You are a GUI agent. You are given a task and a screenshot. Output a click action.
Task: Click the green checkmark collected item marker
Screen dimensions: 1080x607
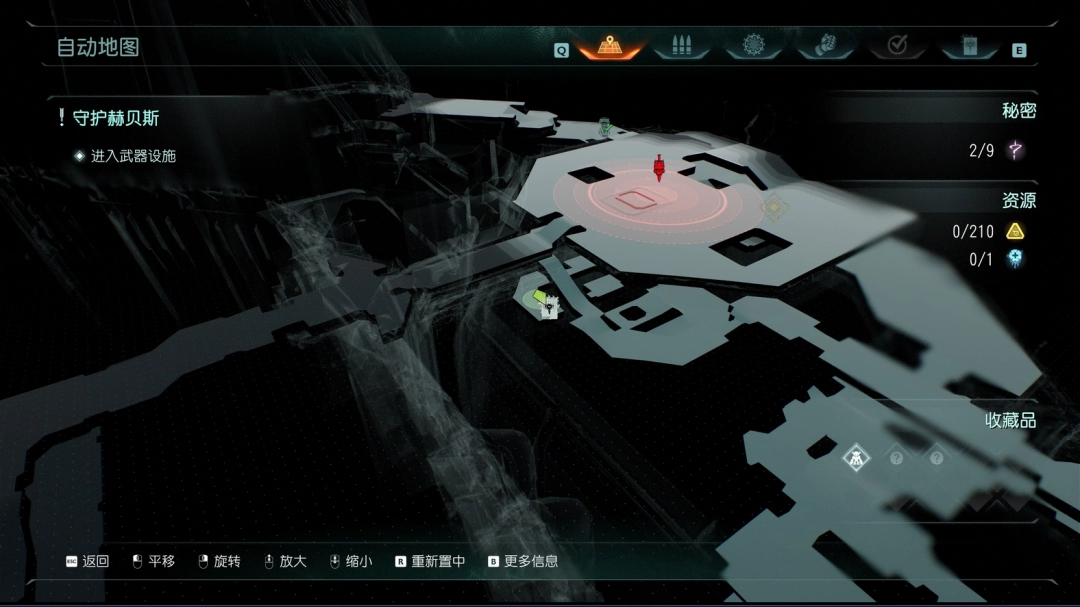(605, 127)
